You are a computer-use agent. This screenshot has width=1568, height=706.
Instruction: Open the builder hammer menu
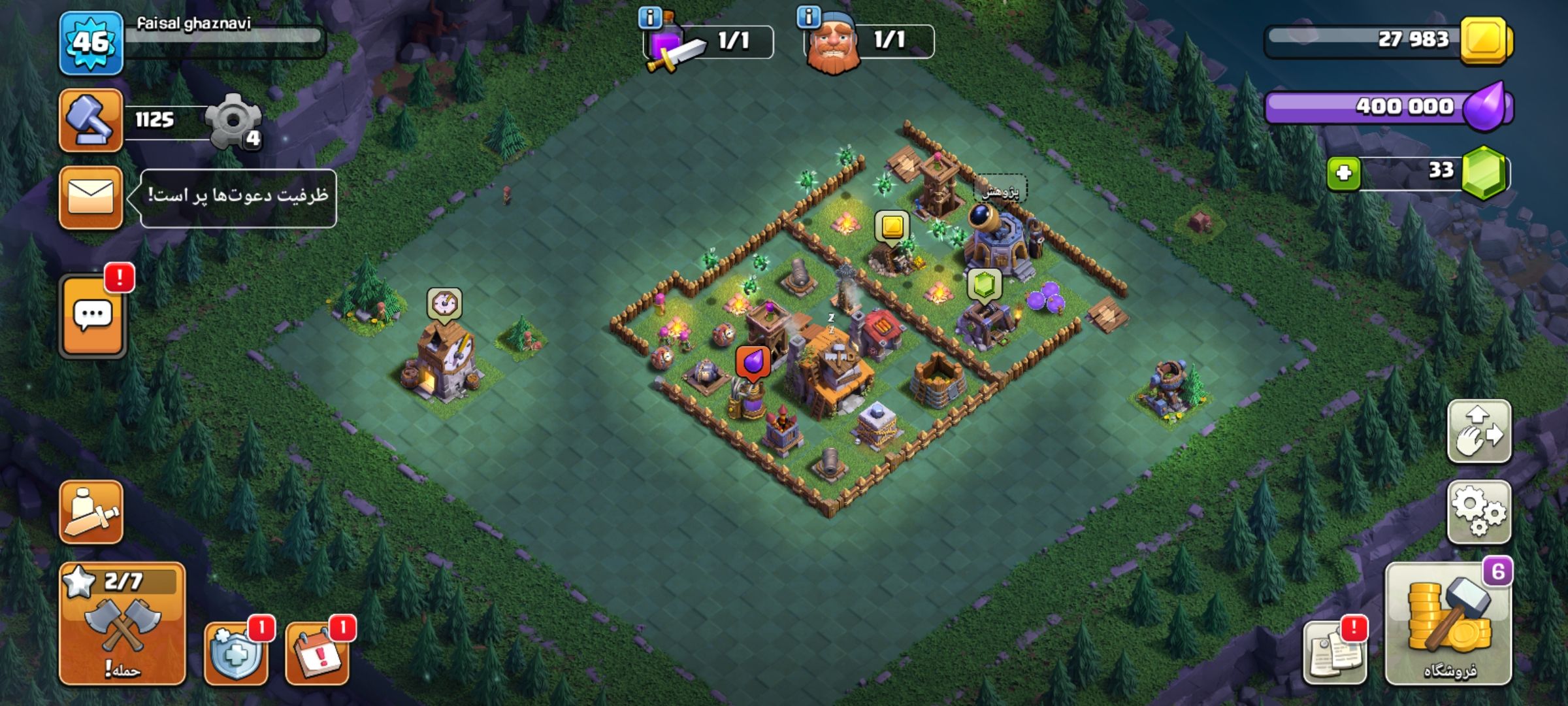91,121
